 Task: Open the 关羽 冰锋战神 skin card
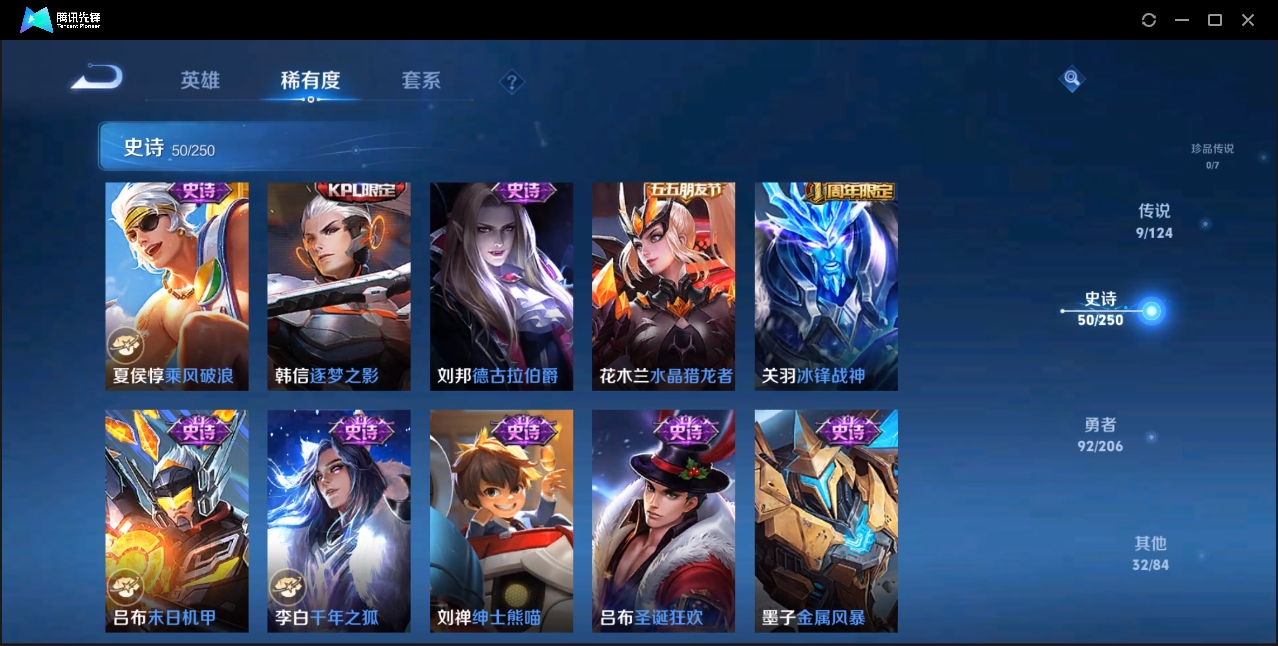[x=826, y=286]
